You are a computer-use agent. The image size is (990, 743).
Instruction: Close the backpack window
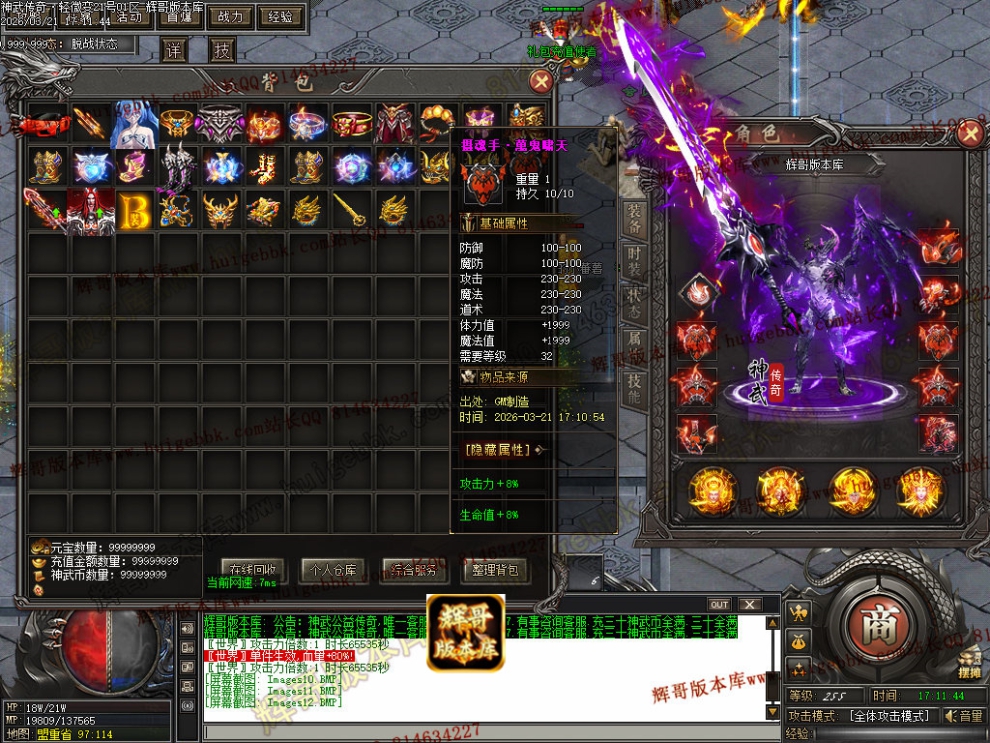(x=541, y=82)
